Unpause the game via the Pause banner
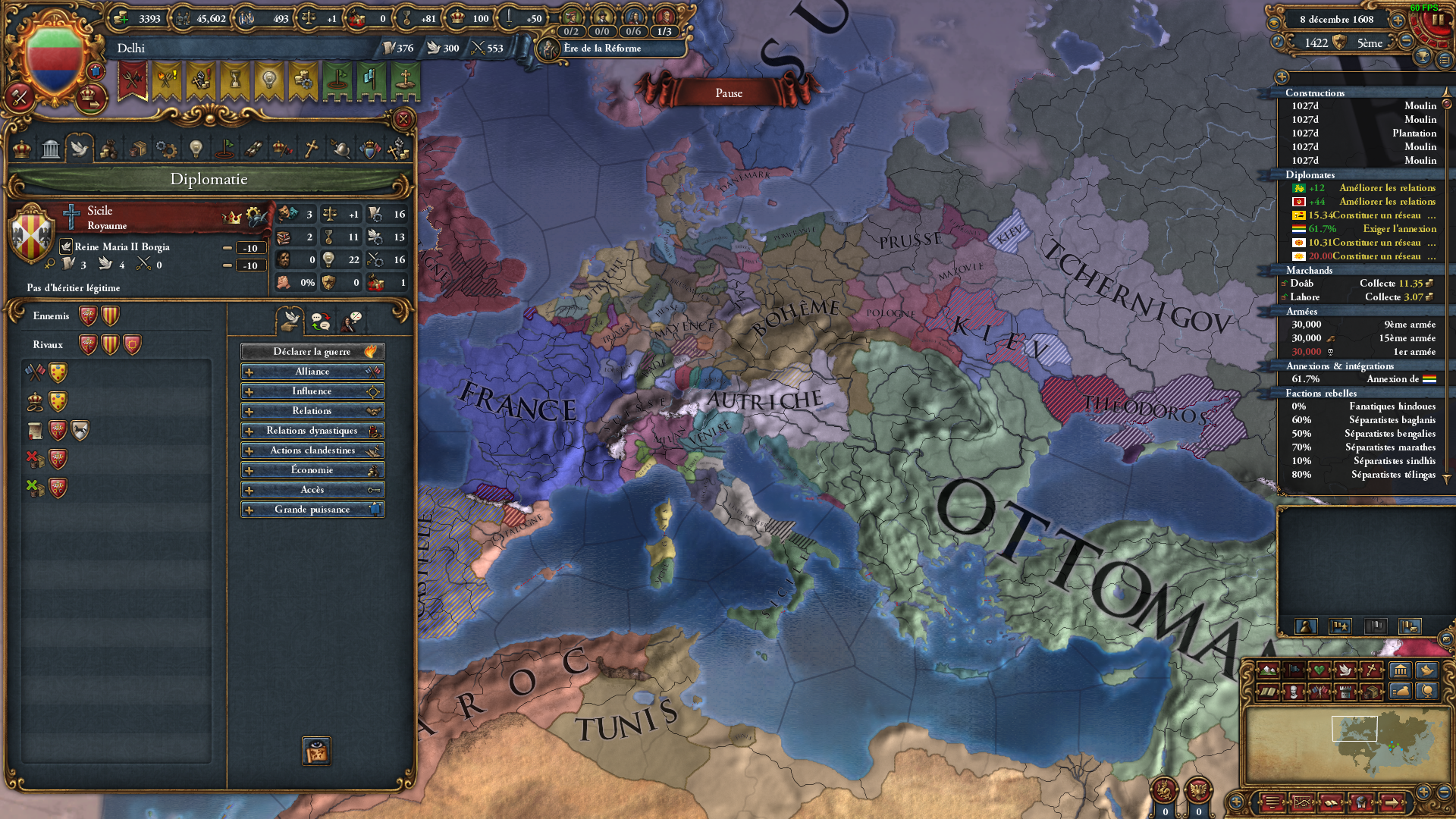Screen dimensions: 1456x819 point(726,93)
